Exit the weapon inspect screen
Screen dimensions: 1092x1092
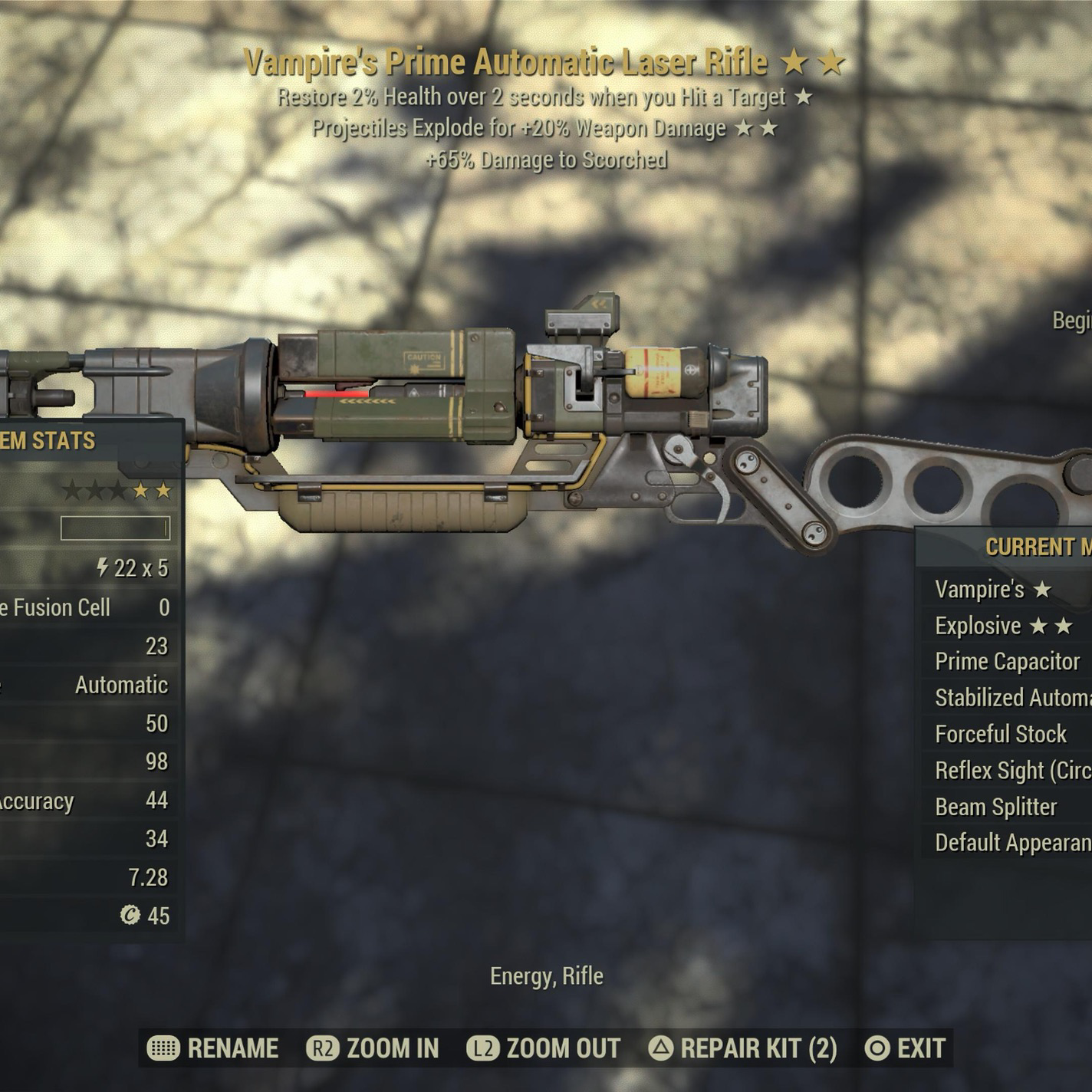905,1048
